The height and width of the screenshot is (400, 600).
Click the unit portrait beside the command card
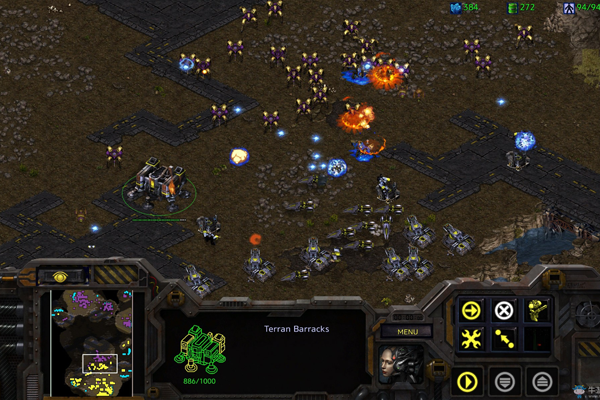coord(399,364)
